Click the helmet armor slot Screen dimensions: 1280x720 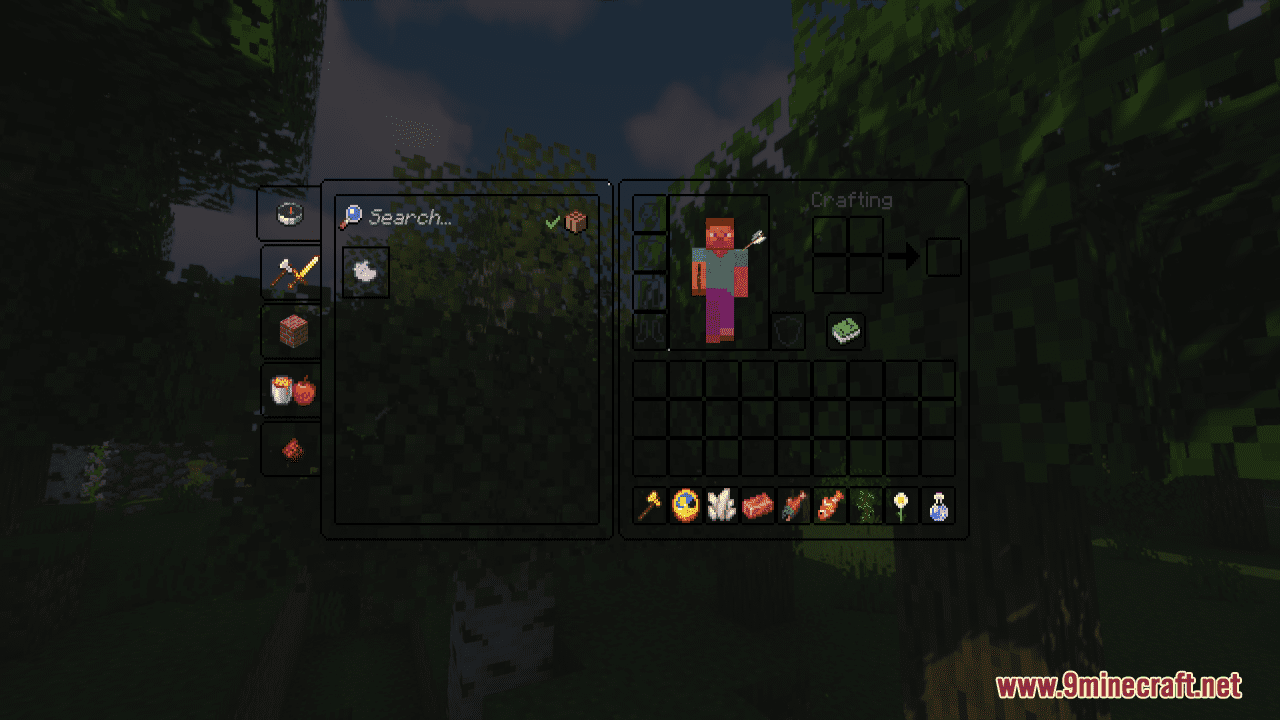click(648, 213)
